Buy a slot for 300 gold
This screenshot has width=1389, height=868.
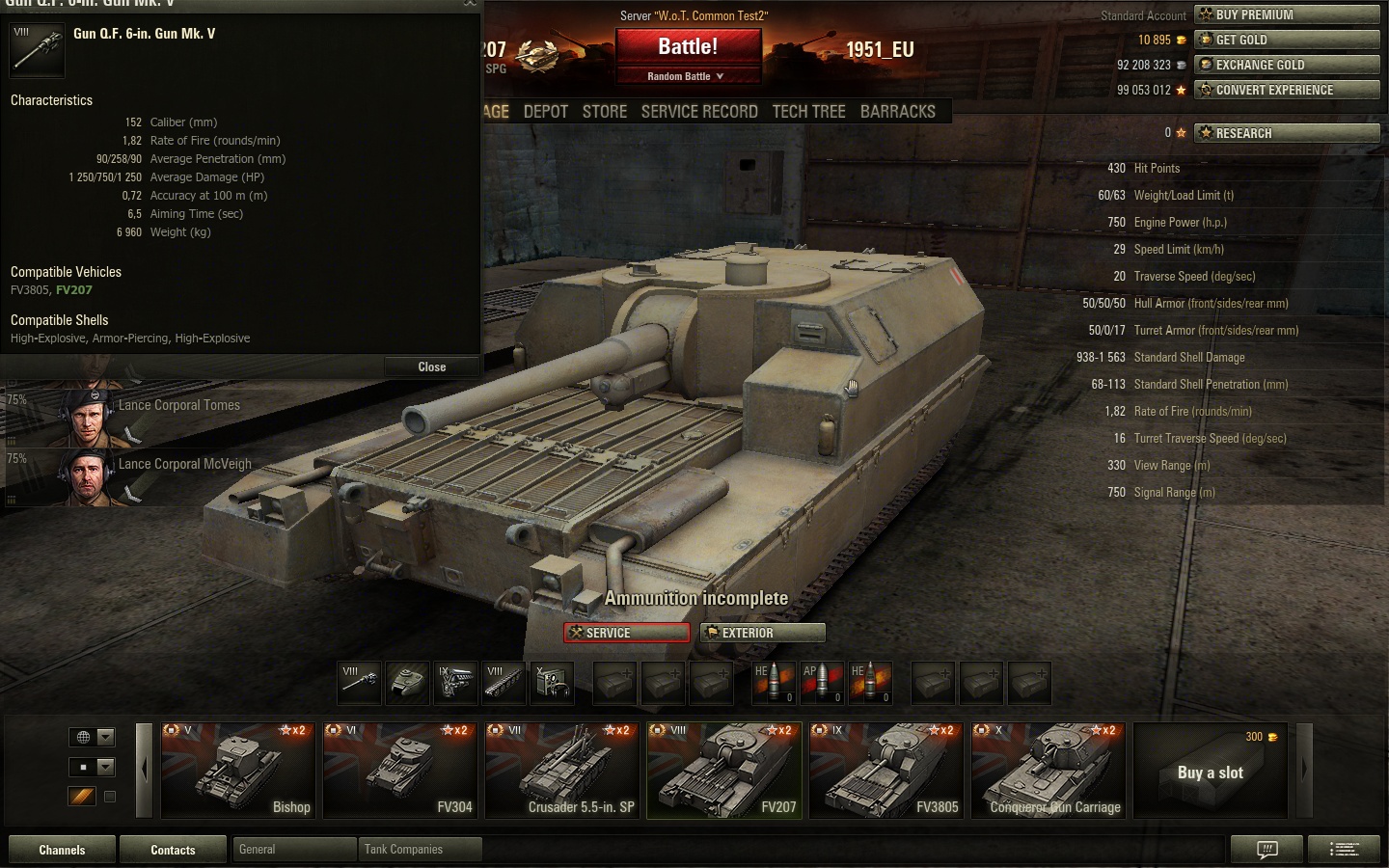[1211, 771]
